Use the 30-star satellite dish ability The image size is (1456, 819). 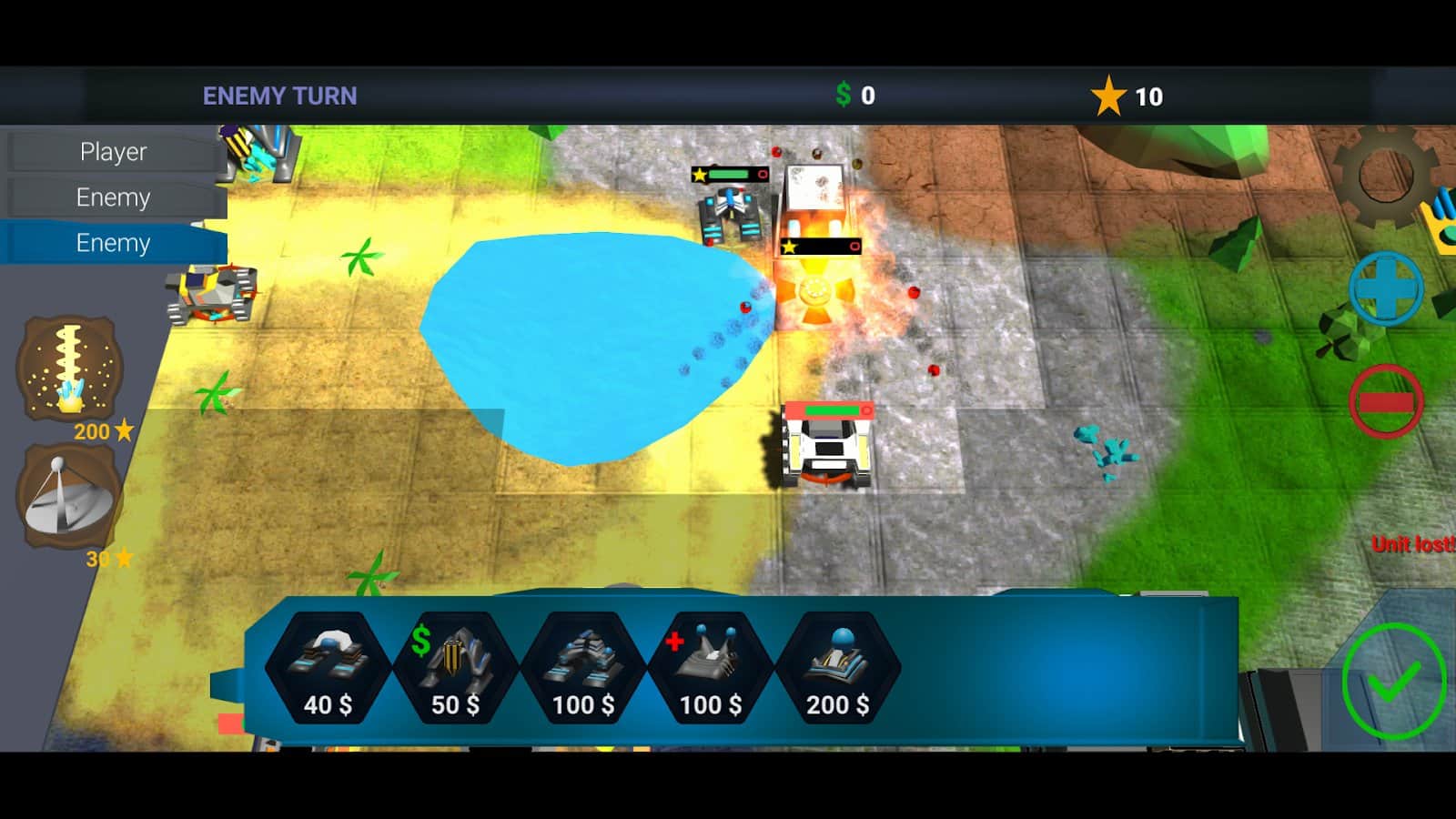click(69, 497)
